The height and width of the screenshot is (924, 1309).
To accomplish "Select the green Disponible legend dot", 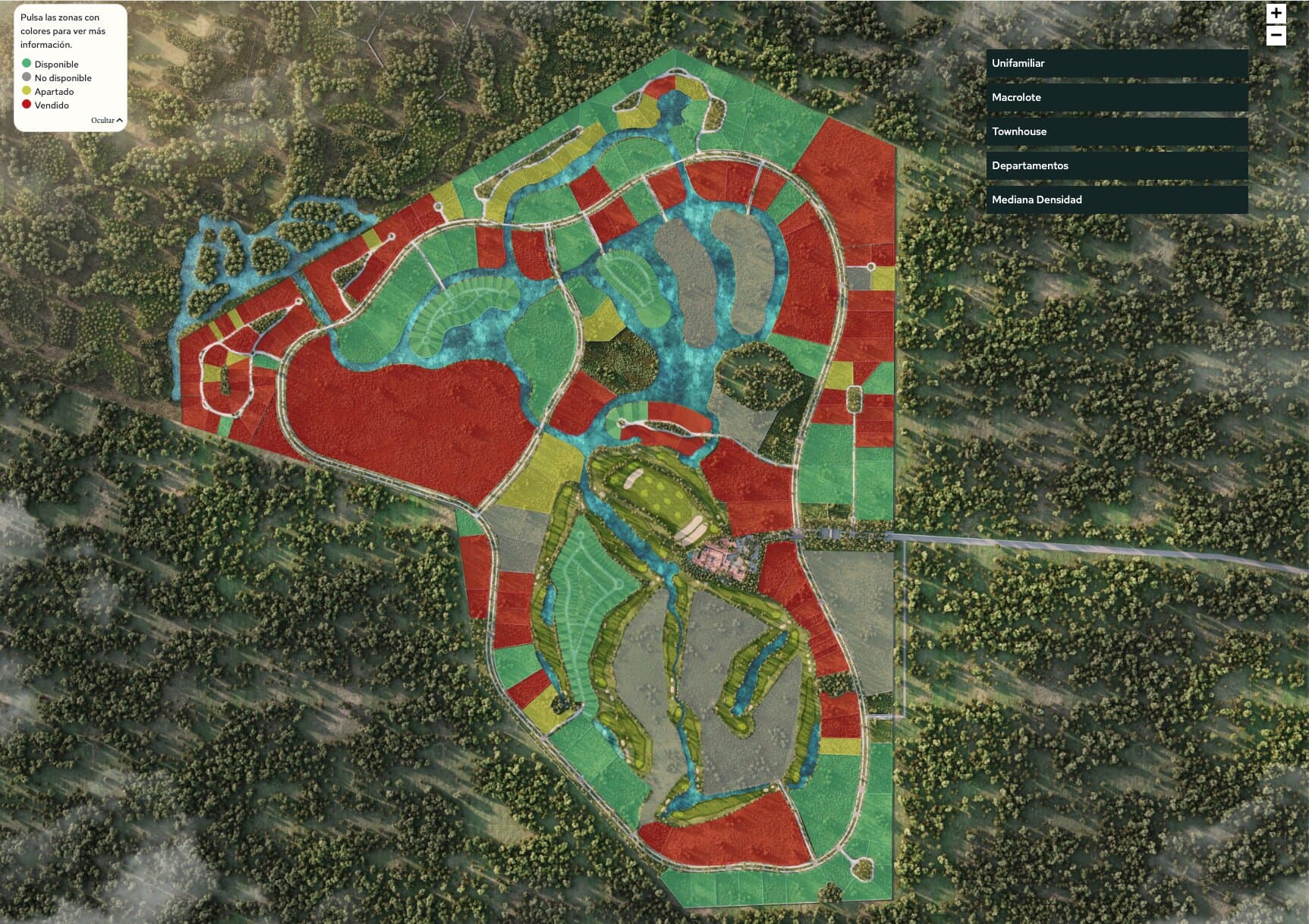I will [x=27, y=64].
